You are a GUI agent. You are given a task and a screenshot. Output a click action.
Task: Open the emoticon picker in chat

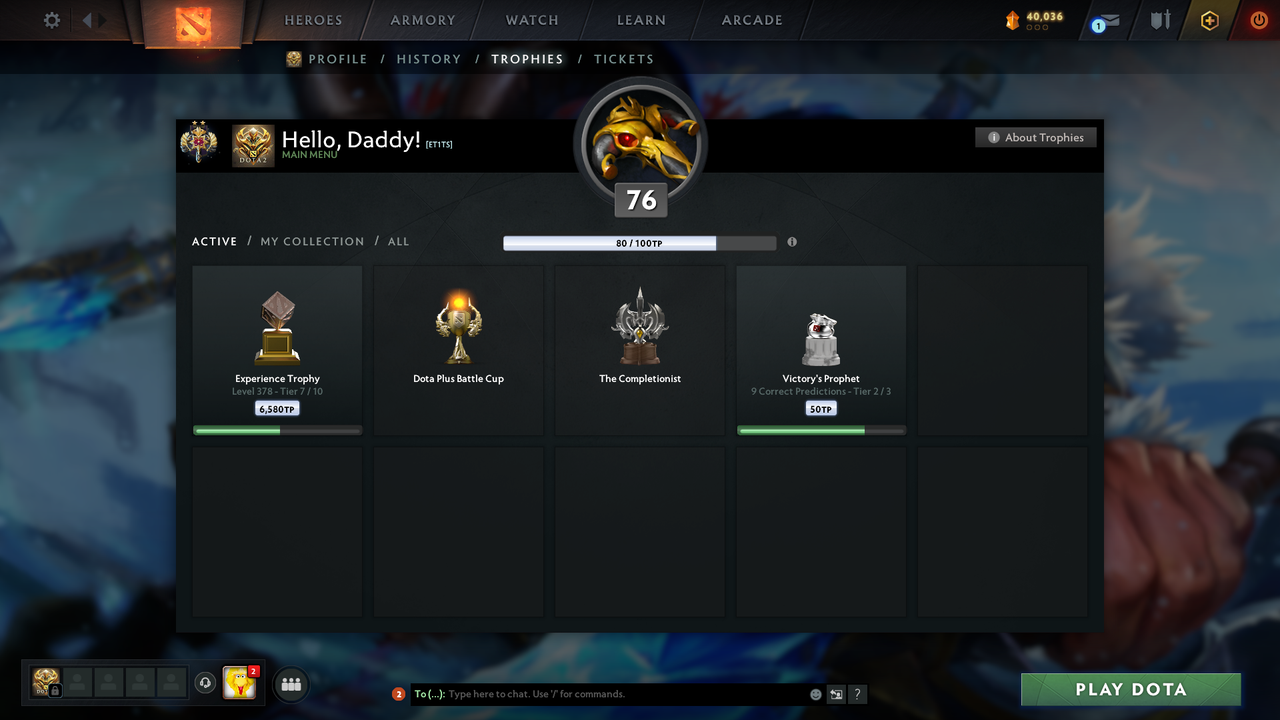point(815,693)
